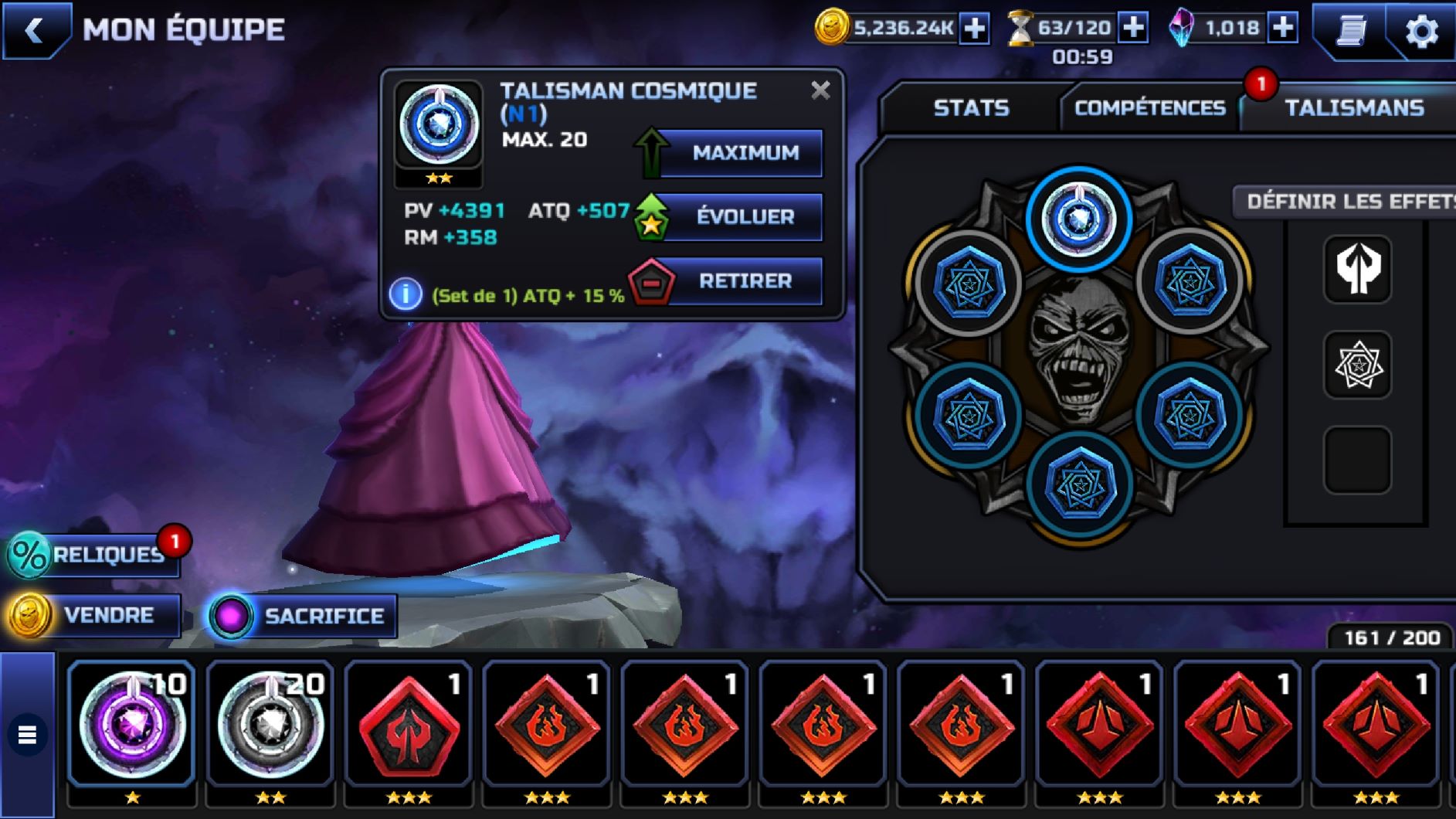Buy more purple gems with plus
The width and height of the screenshot is (1456, 819).
(1283, 29)
